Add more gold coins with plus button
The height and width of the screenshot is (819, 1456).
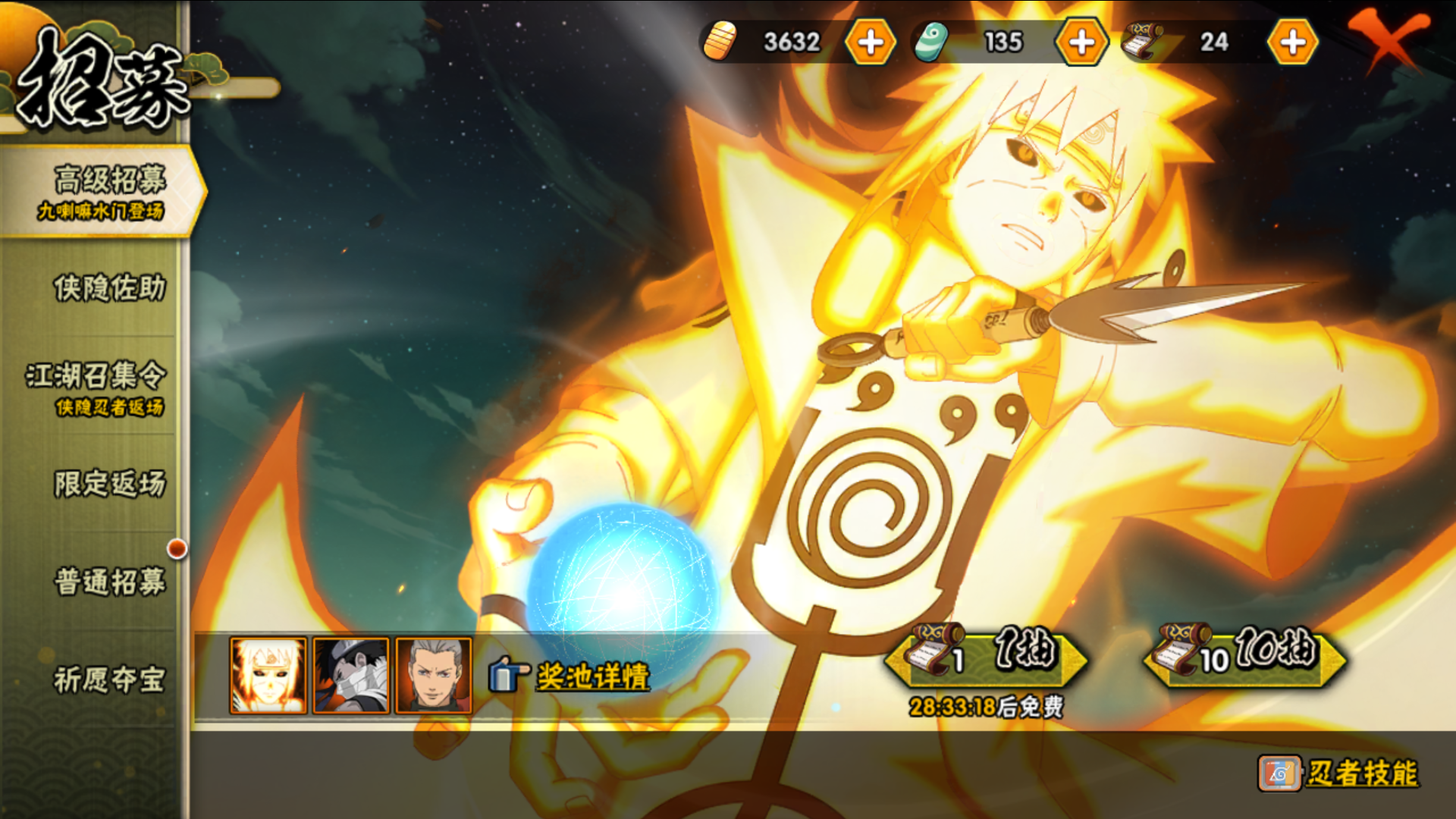[x=870, y=42]
